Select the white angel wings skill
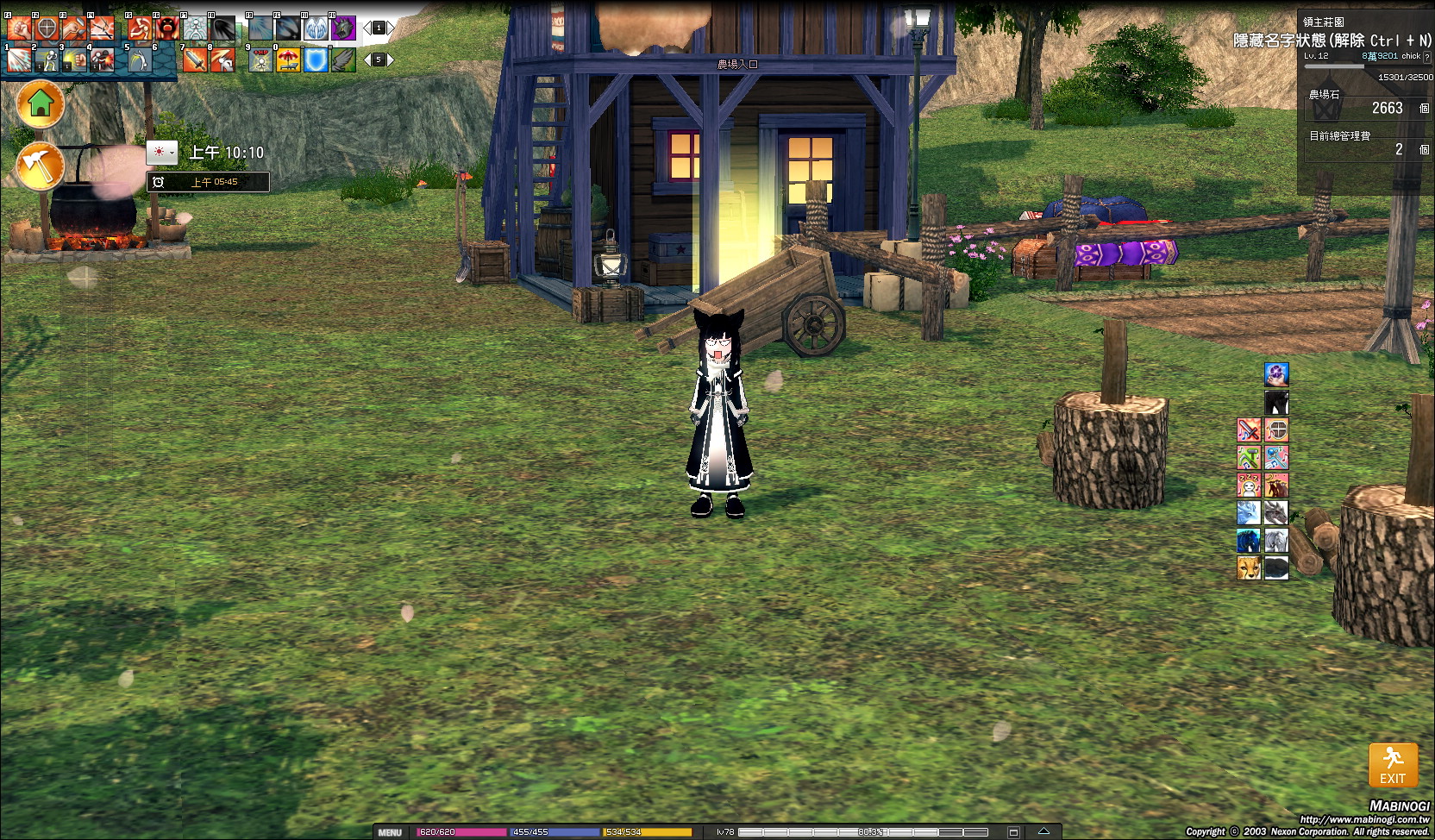 point(316,28)
